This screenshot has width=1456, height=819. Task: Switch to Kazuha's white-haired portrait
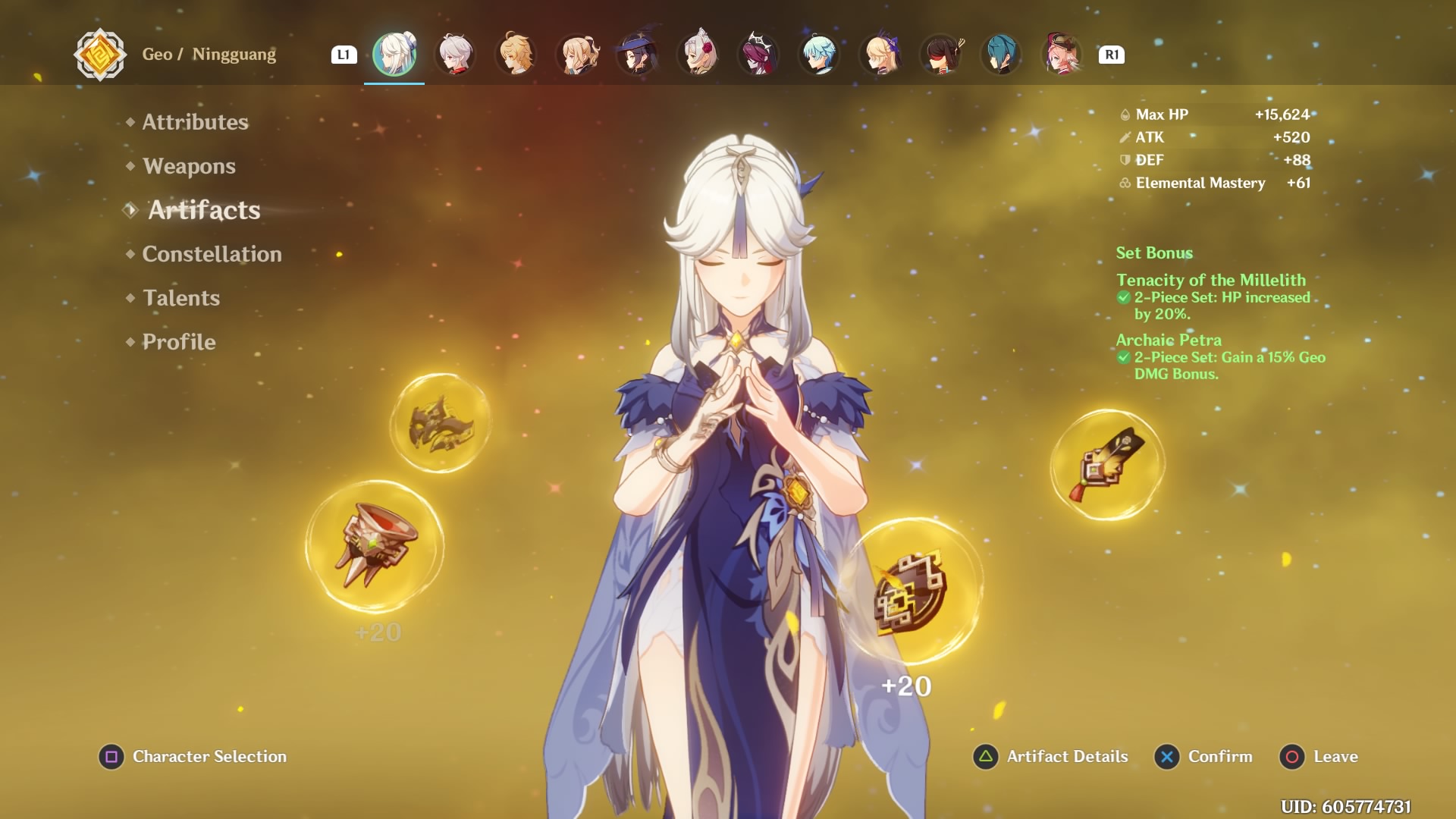(456, 55)
